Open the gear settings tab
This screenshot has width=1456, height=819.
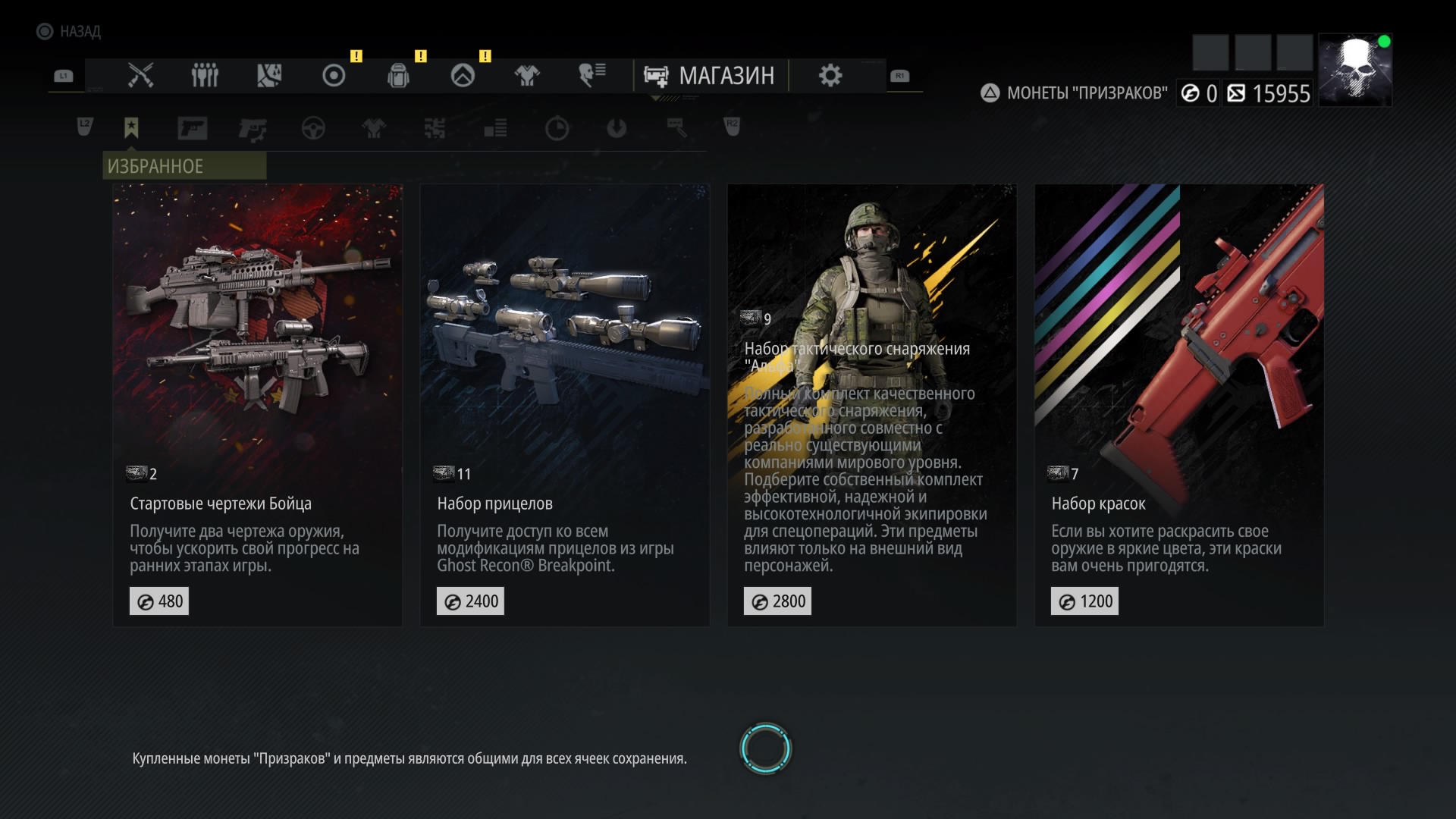pos(830,76)
